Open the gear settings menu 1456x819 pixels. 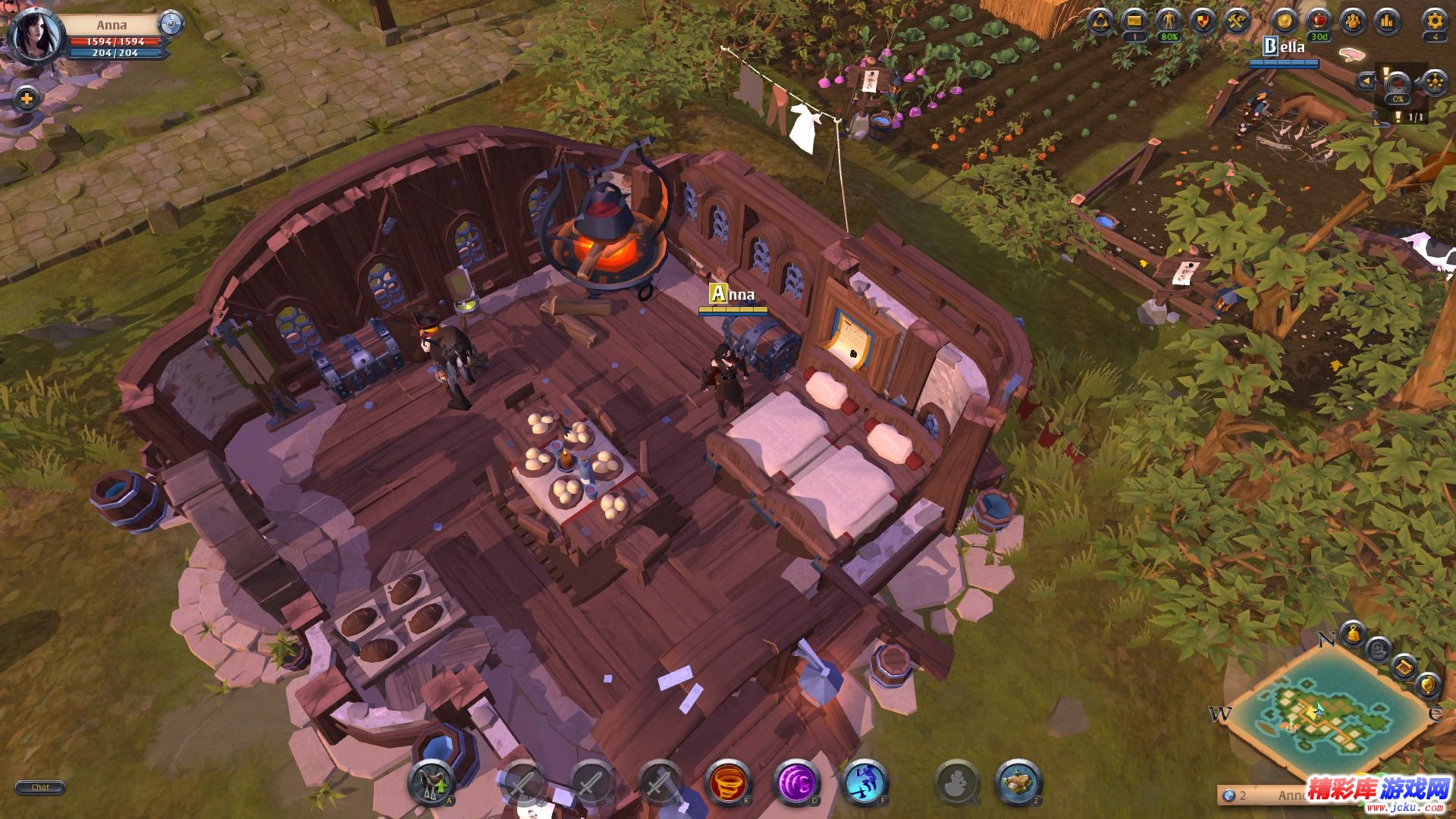[1434, 21]
